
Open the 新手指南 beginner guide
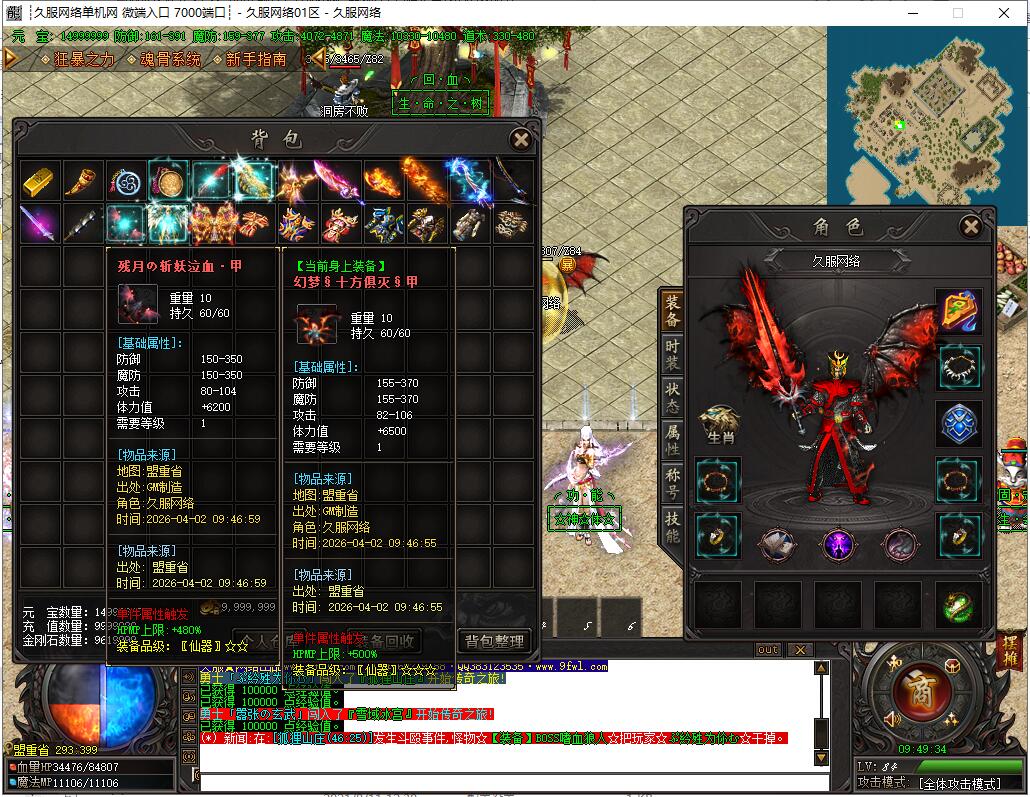click(256, 59)
